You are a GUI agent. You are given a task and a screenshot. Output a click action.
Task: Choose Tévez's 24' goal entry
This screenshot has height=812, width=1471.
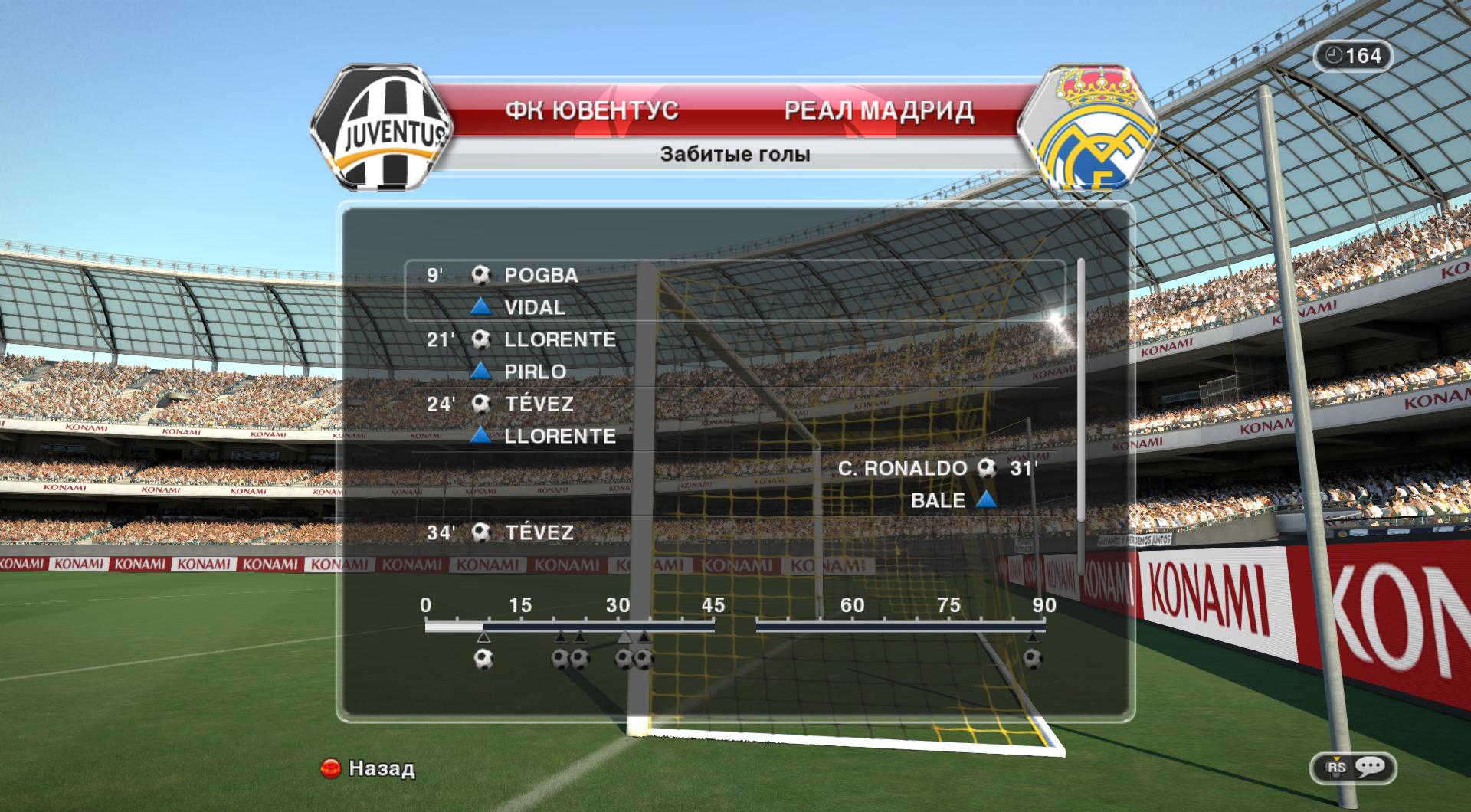539,404
